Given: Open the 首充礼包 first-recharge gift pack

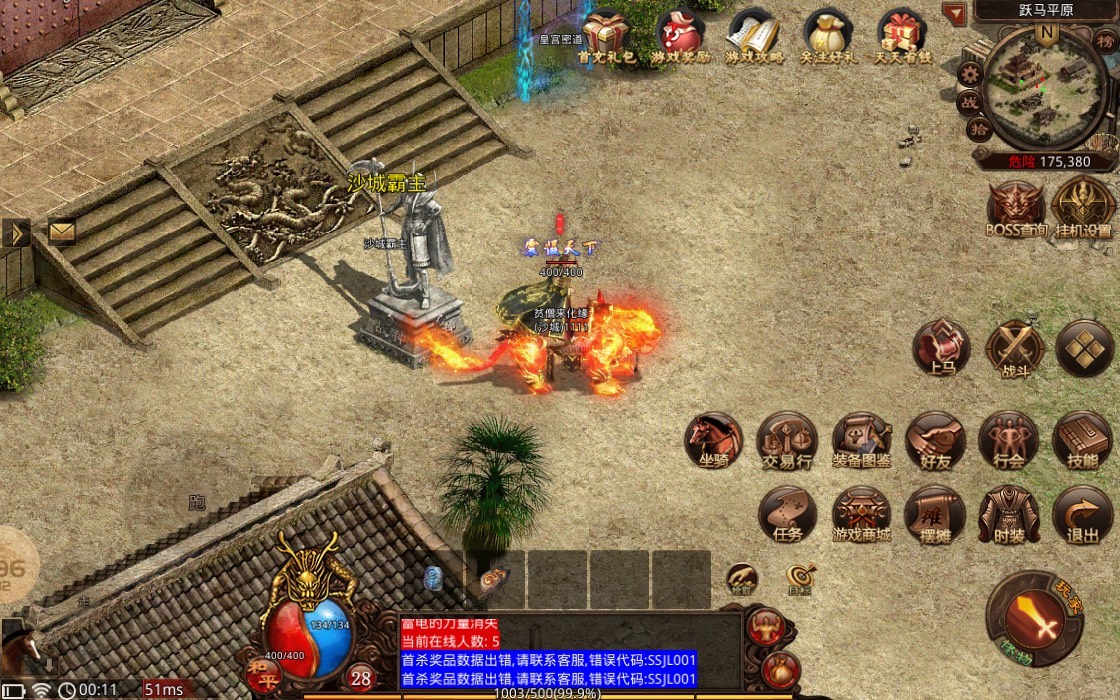Looking at the screenshot, I should coord(606,36).
